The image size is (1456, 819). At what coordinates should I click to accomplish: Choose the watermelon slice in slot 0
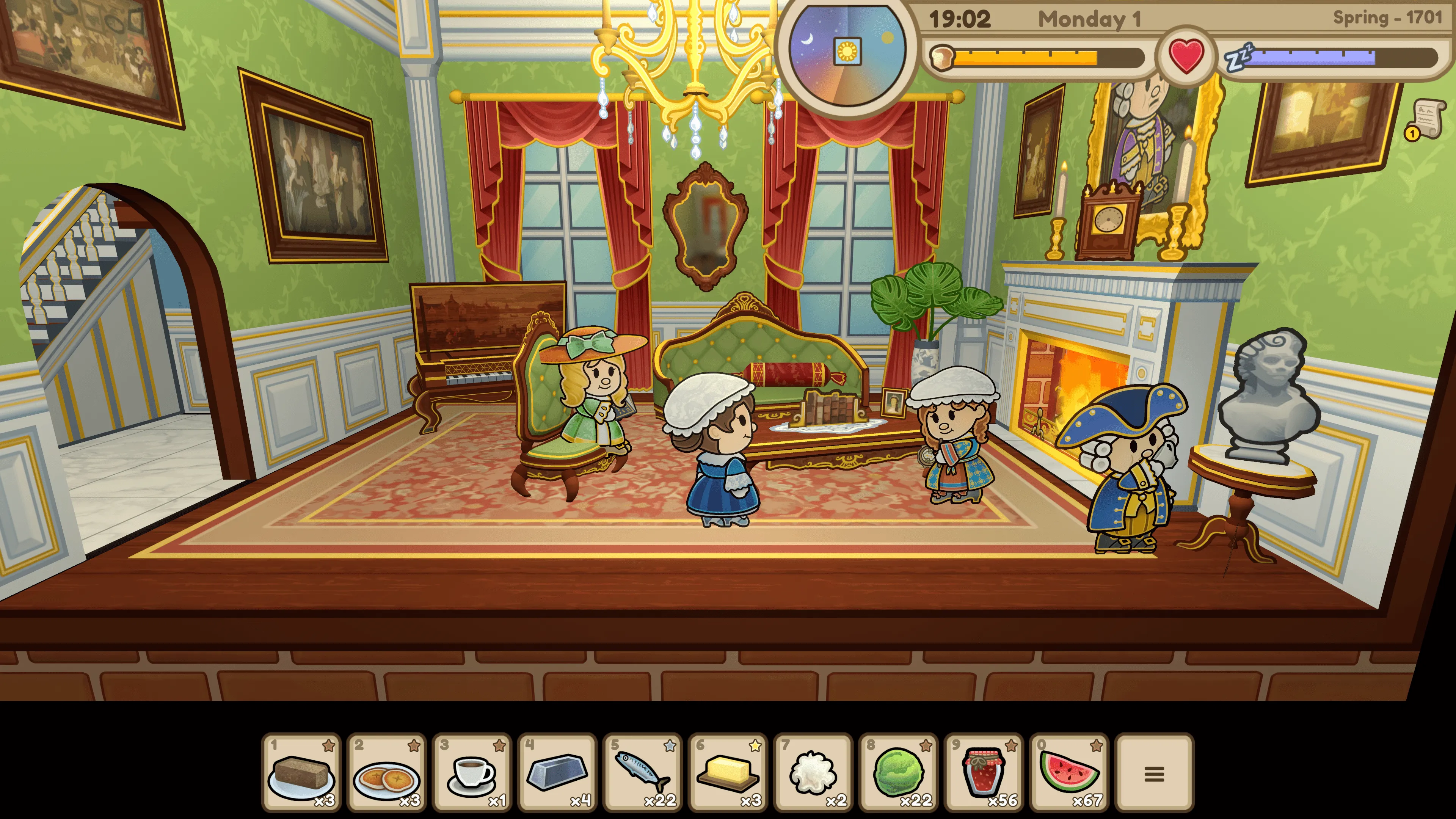pos(1069,772)
